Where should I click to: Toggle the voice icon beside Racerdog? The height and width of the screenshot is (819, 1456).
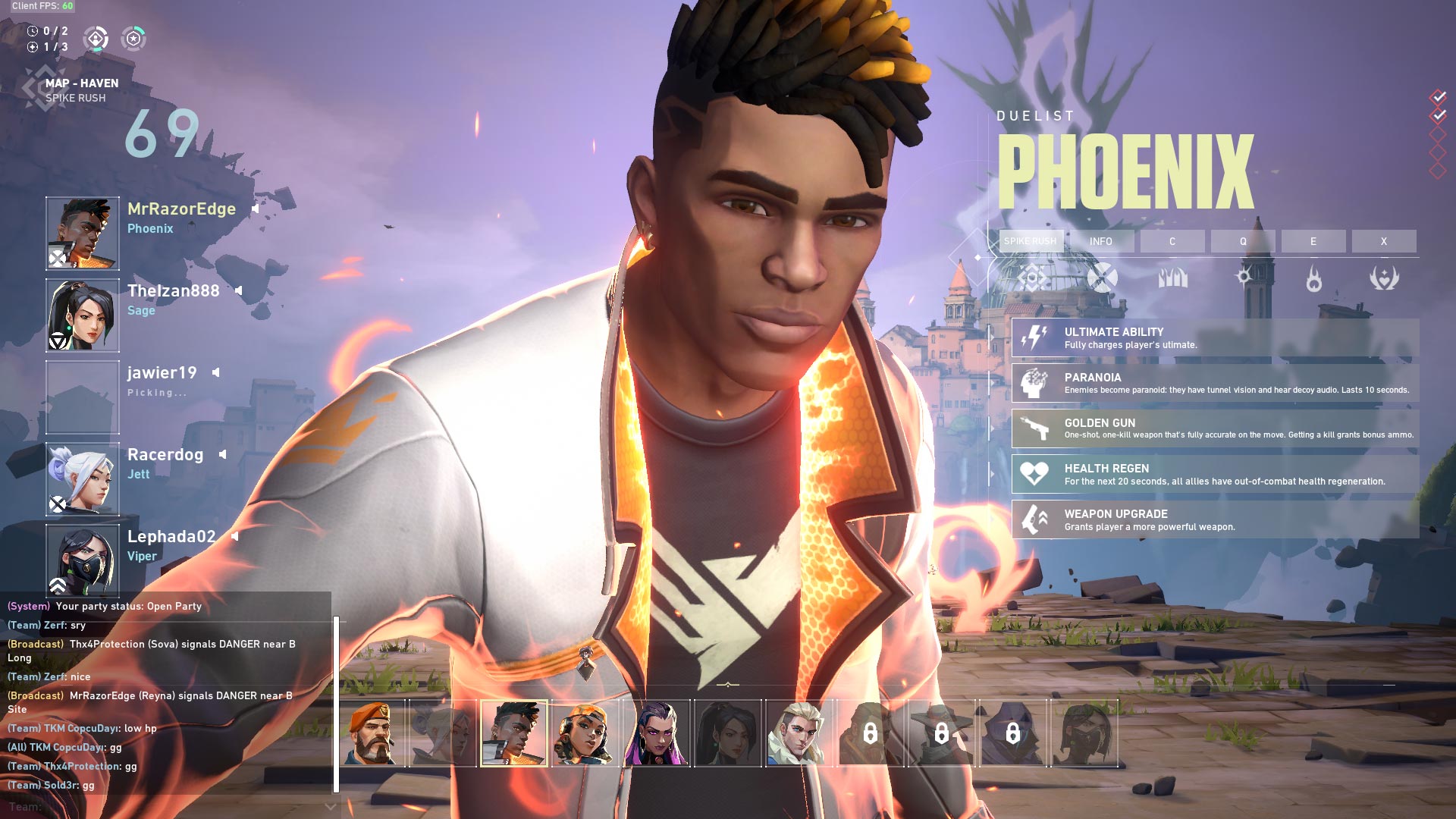click(x=223, y=454)
